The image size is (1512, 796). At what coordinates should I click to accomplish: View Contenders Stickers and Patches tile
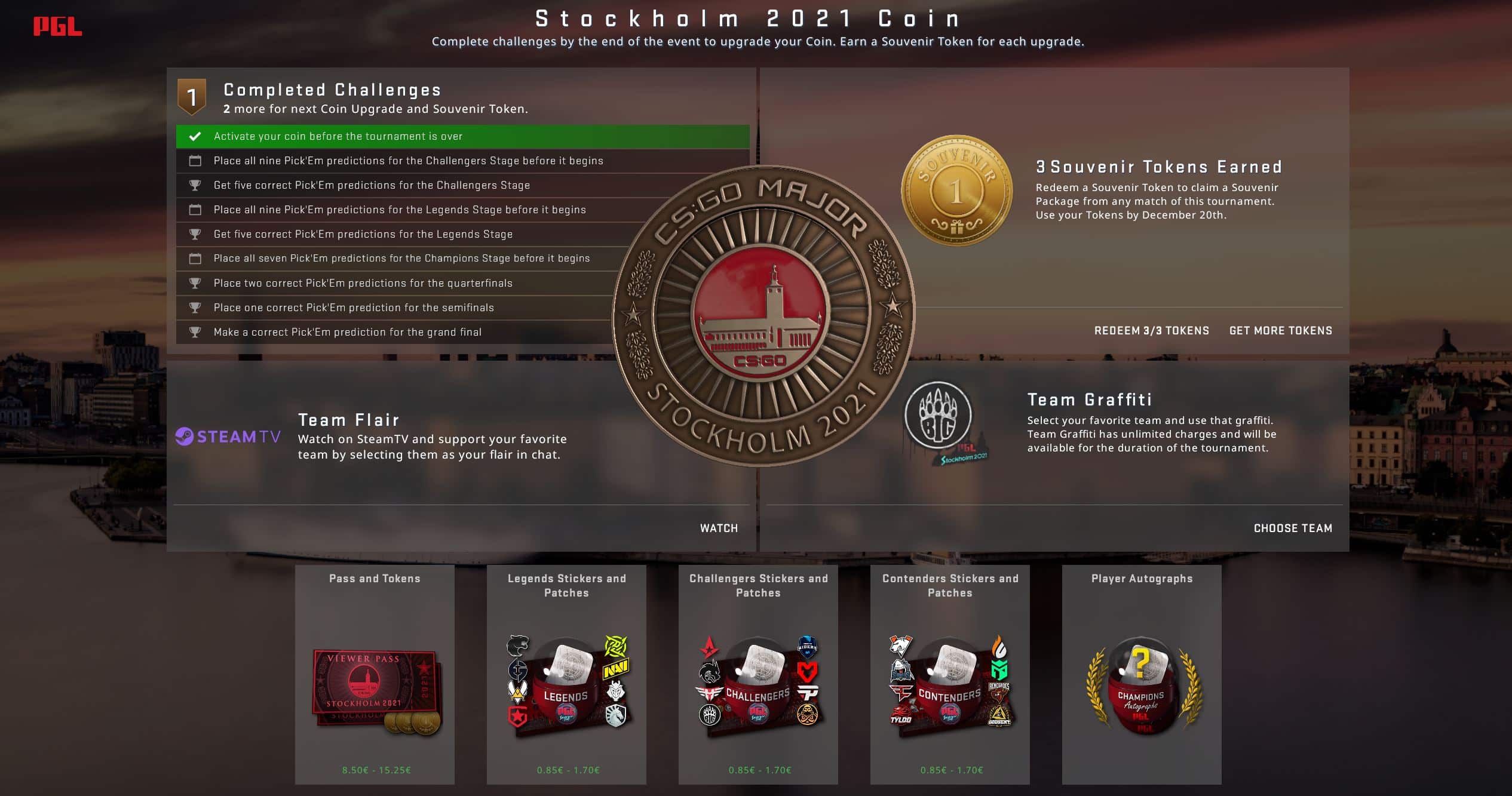(x=950, y=674)
